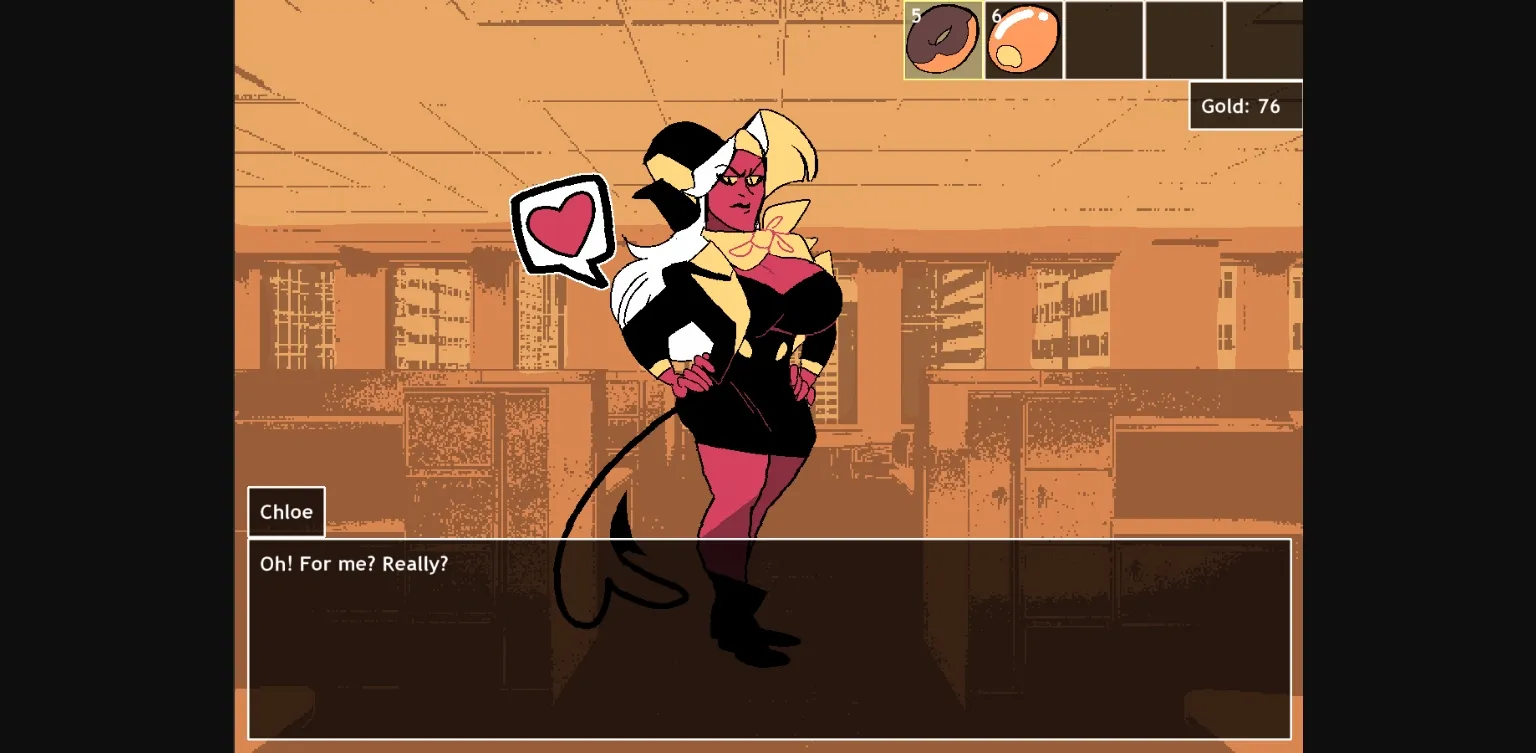This screenshot has width=1536, height=753.
Task: Select the chocolate donut in inventory slot 1
Action: click(x=942, y=40)
